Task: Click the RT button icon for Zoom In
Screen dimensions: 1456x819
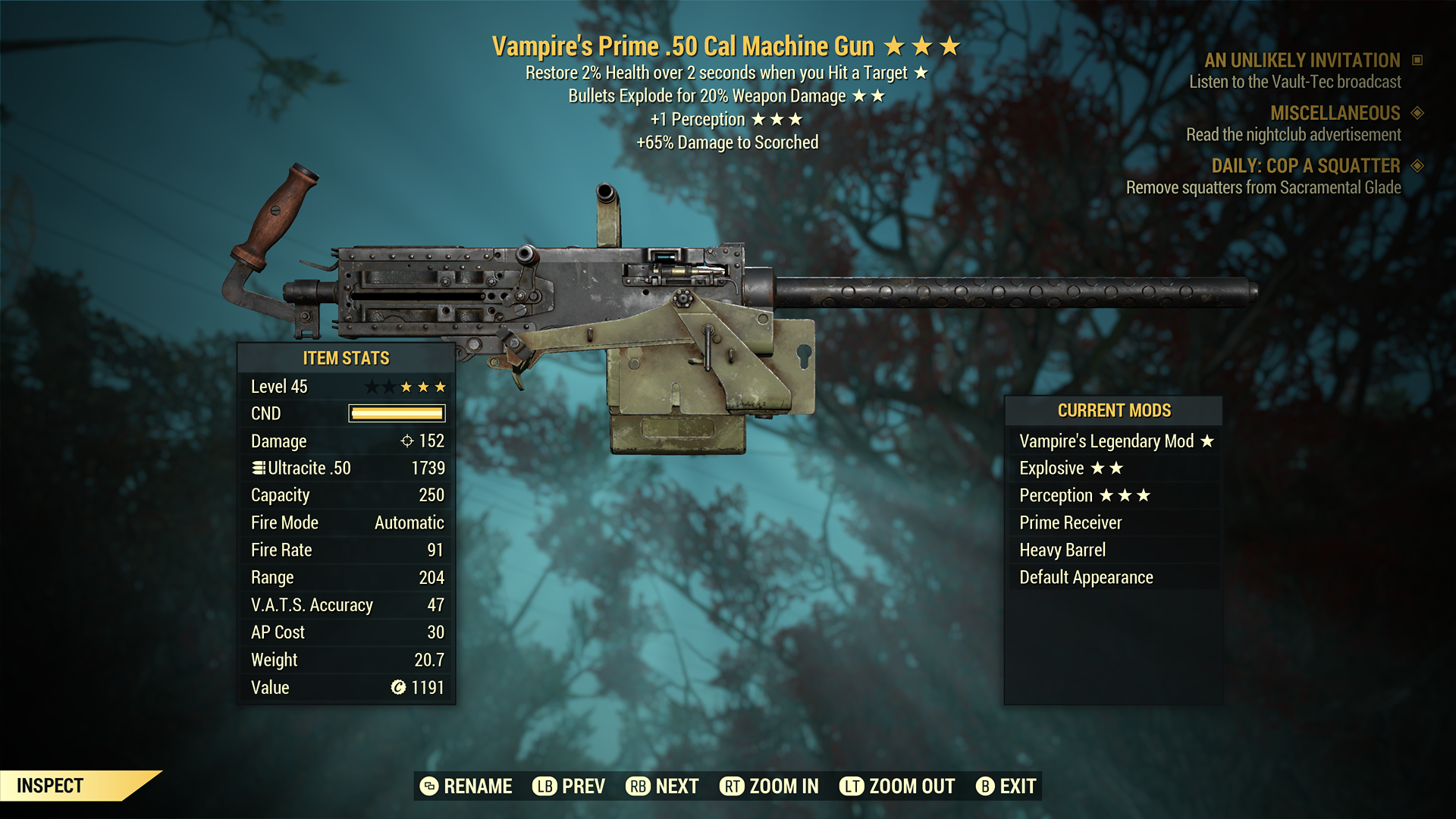Action: pos(733,786)
